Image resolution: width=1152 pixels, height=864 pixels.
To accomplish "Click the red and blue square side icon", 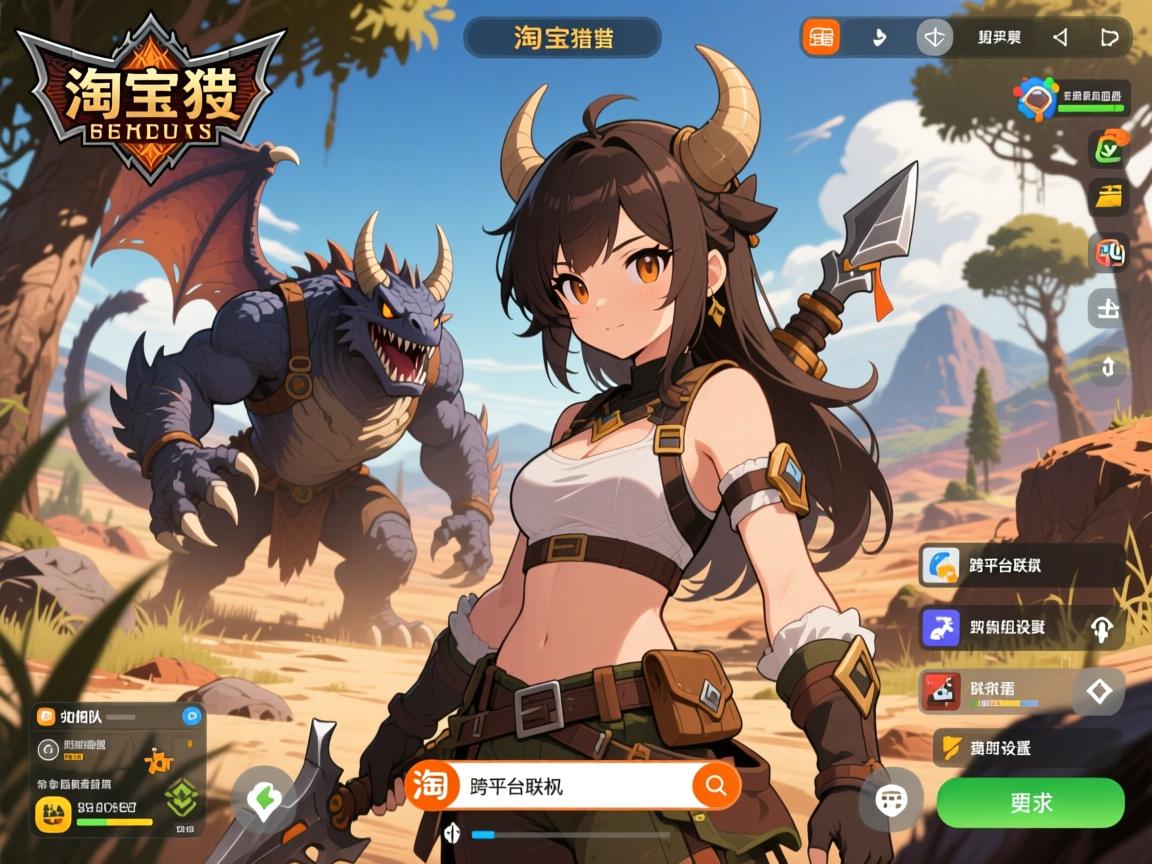I will 1108,252.
